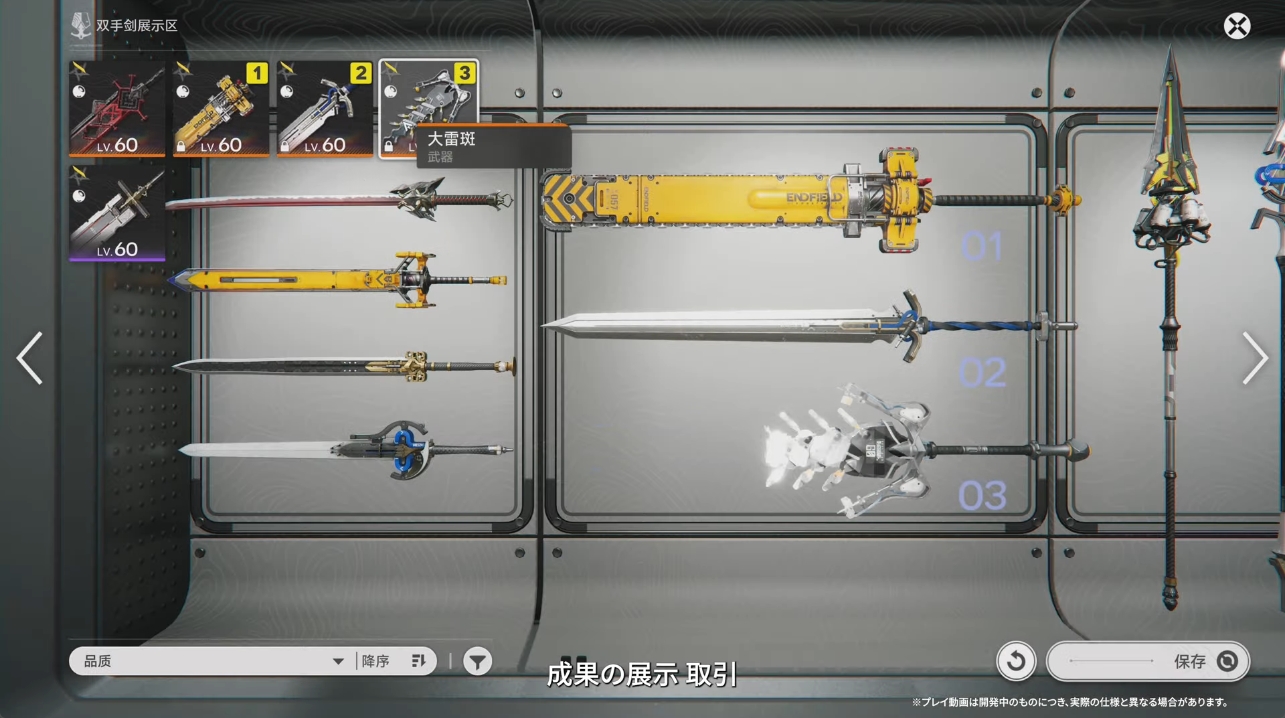Select the purple-rarity silver greatsword thumbnail
This screenshot has width=1285, height=718.
coord(118,213)
